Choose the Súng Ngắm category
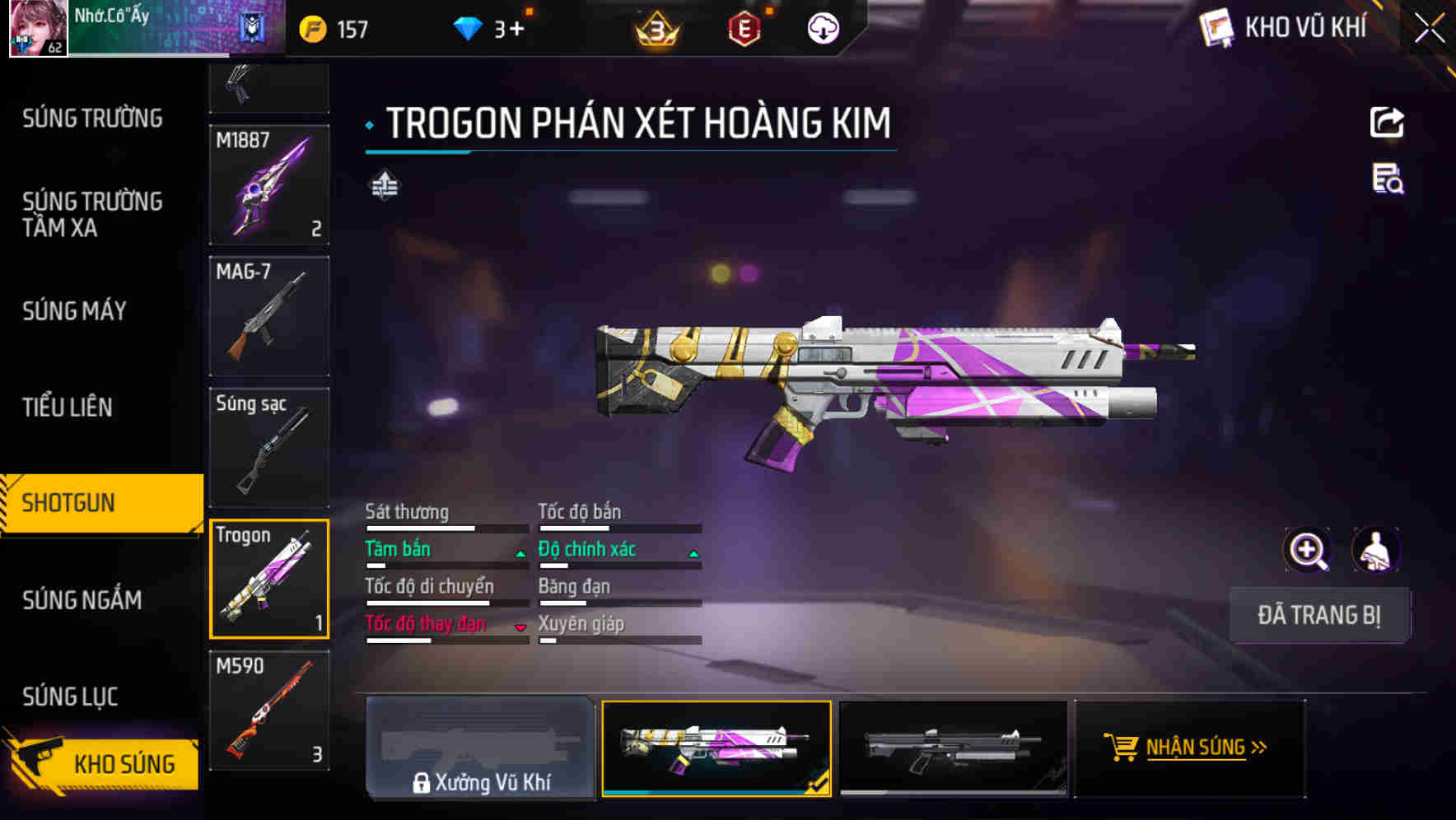The height and width of the screenshot is (820, 1456). (82, 600)
